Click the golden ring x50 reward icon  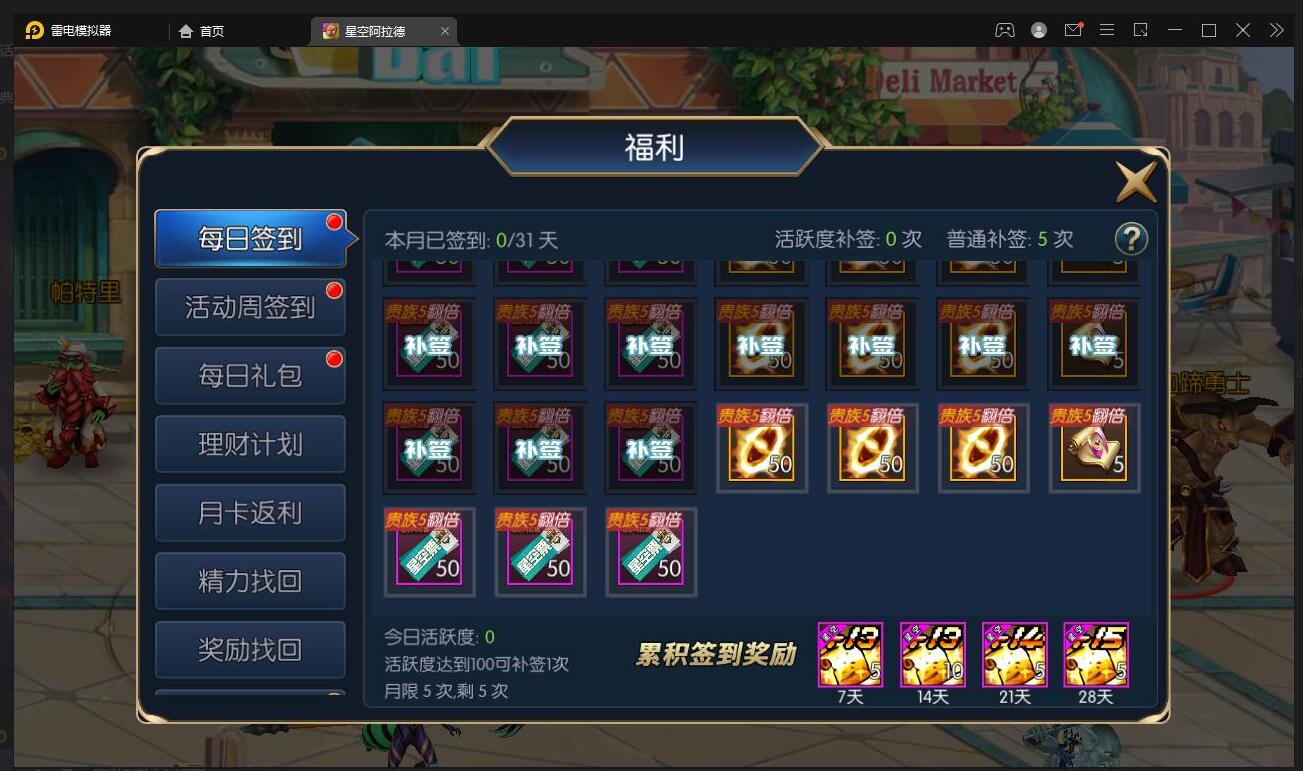[x=761, y=447]
